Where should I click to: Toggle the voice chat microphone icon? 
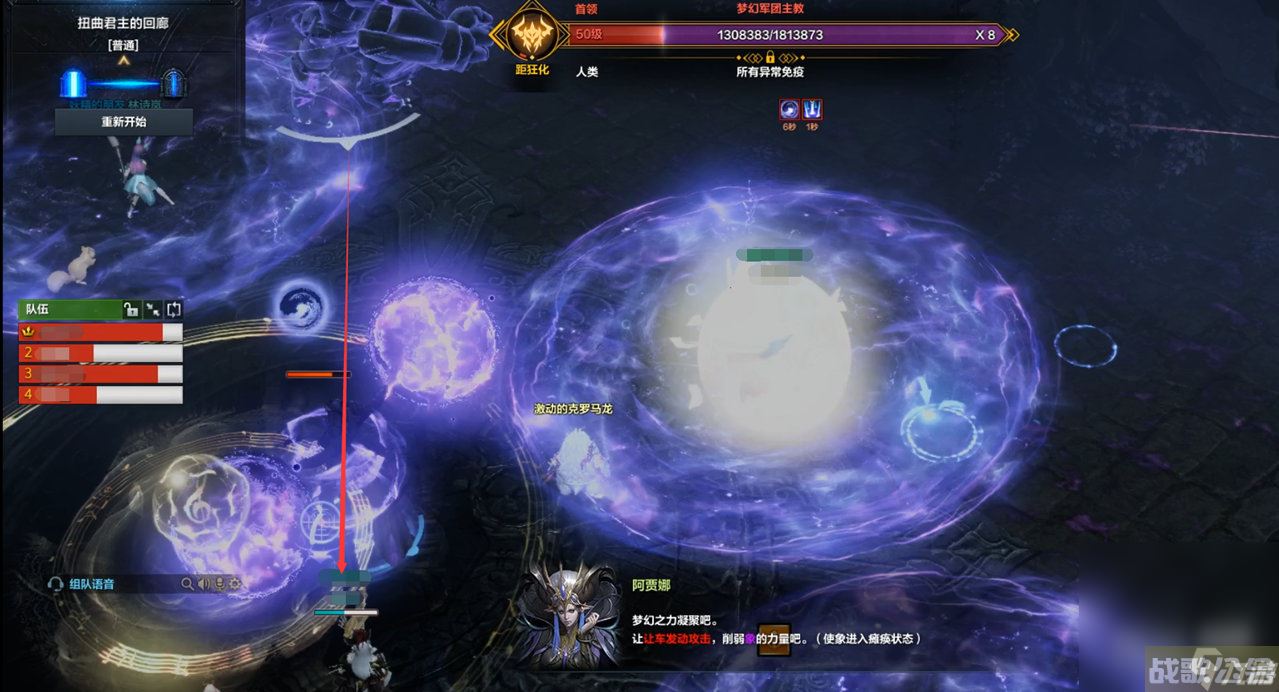tap(219, 584)
